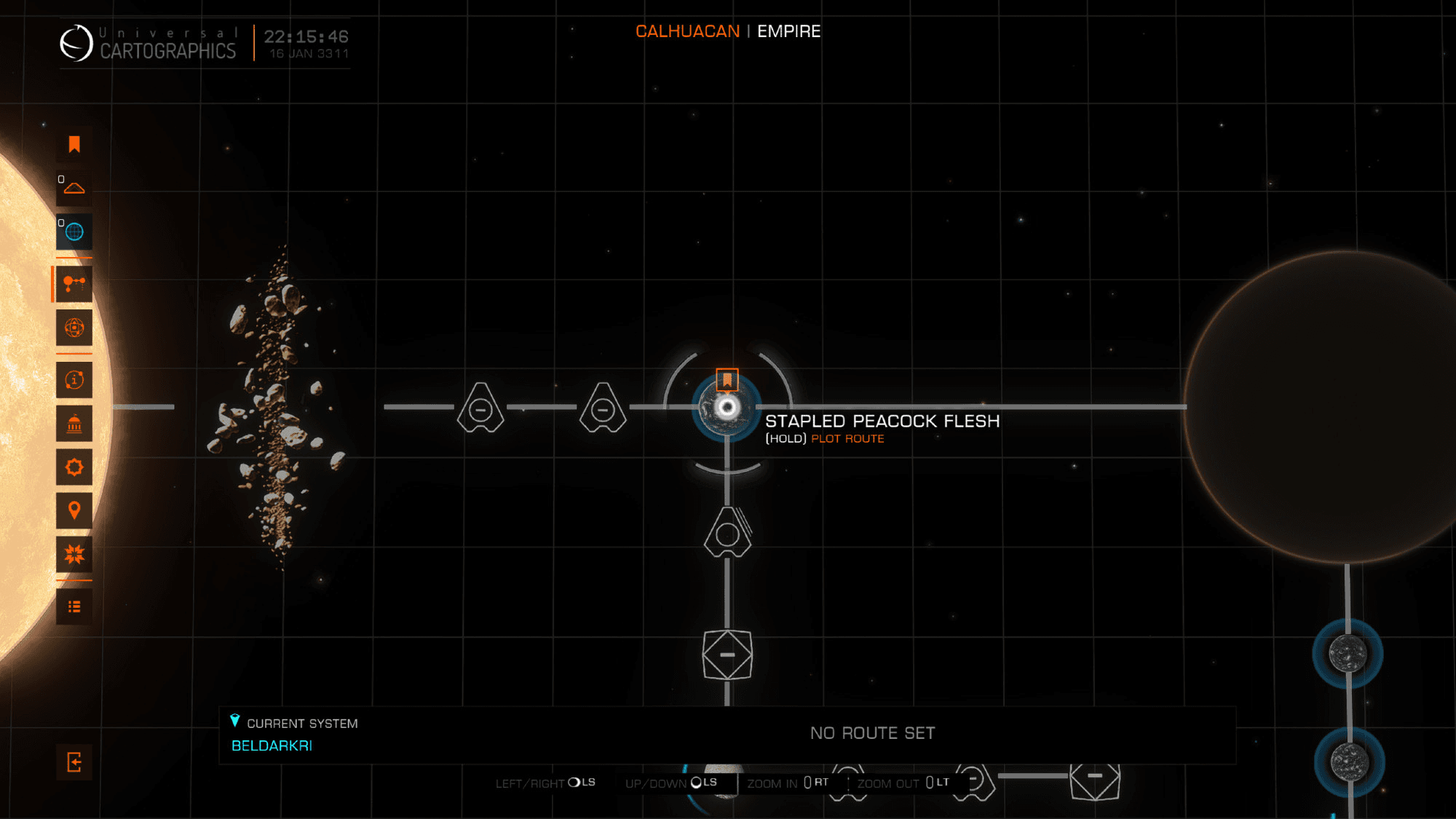Toggle the blue globe filter icon
Viewport: 1456px width, 819px height.
tap(74, 232)
